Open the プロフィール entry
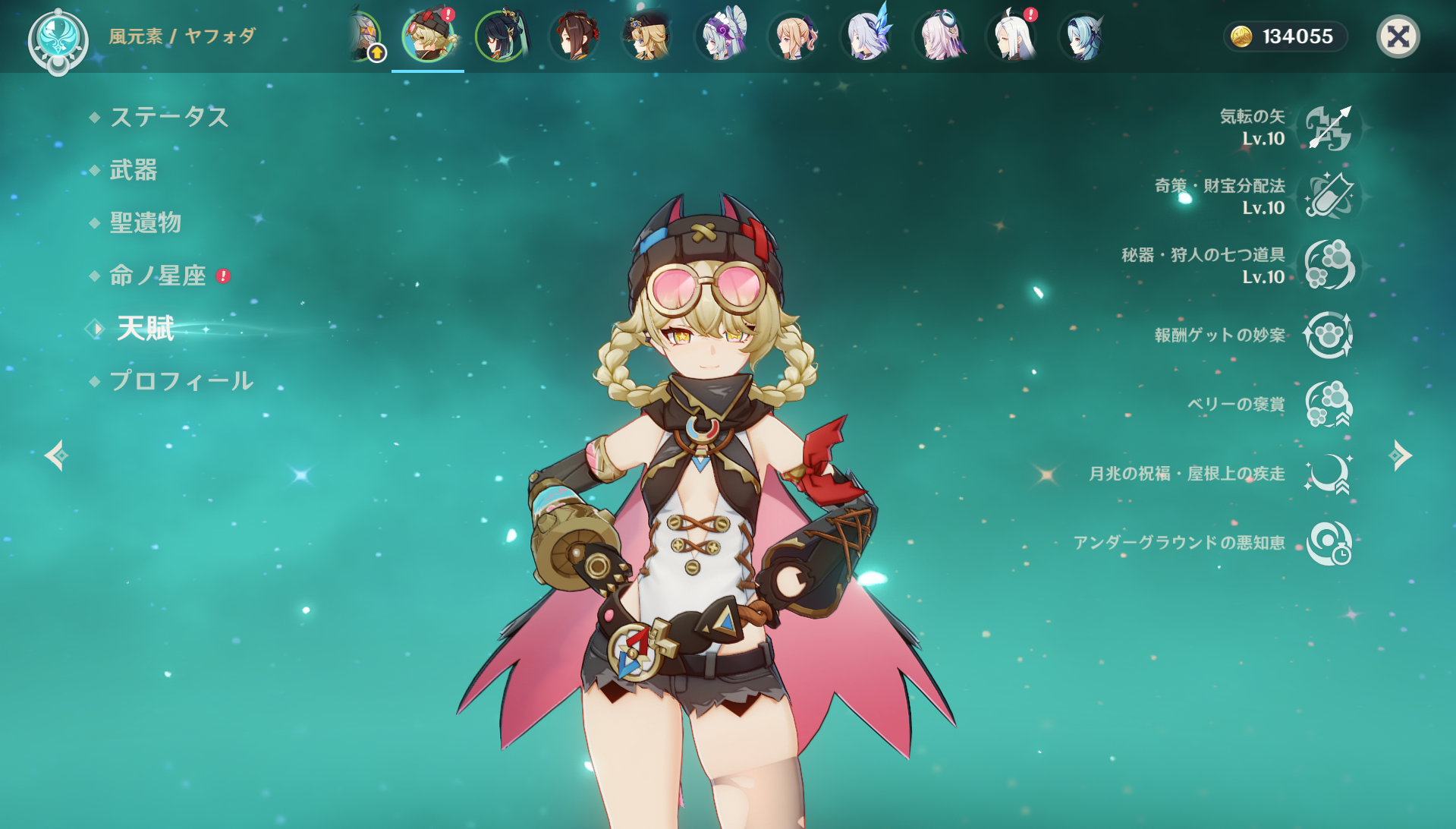 tap(181, 381)
